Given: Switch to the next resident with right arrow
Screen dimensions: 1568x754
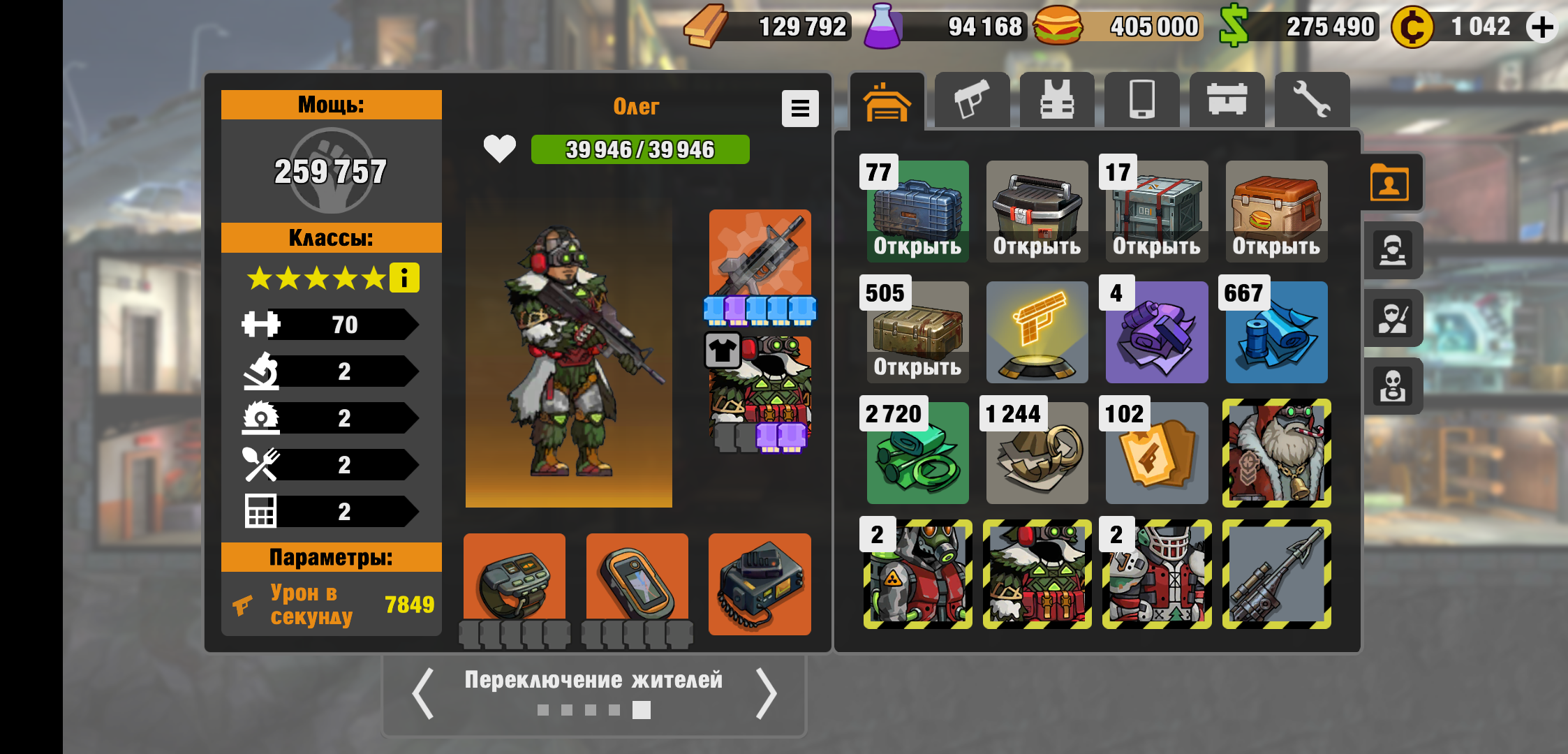Looking at the screenshot, I should point(767,693).
